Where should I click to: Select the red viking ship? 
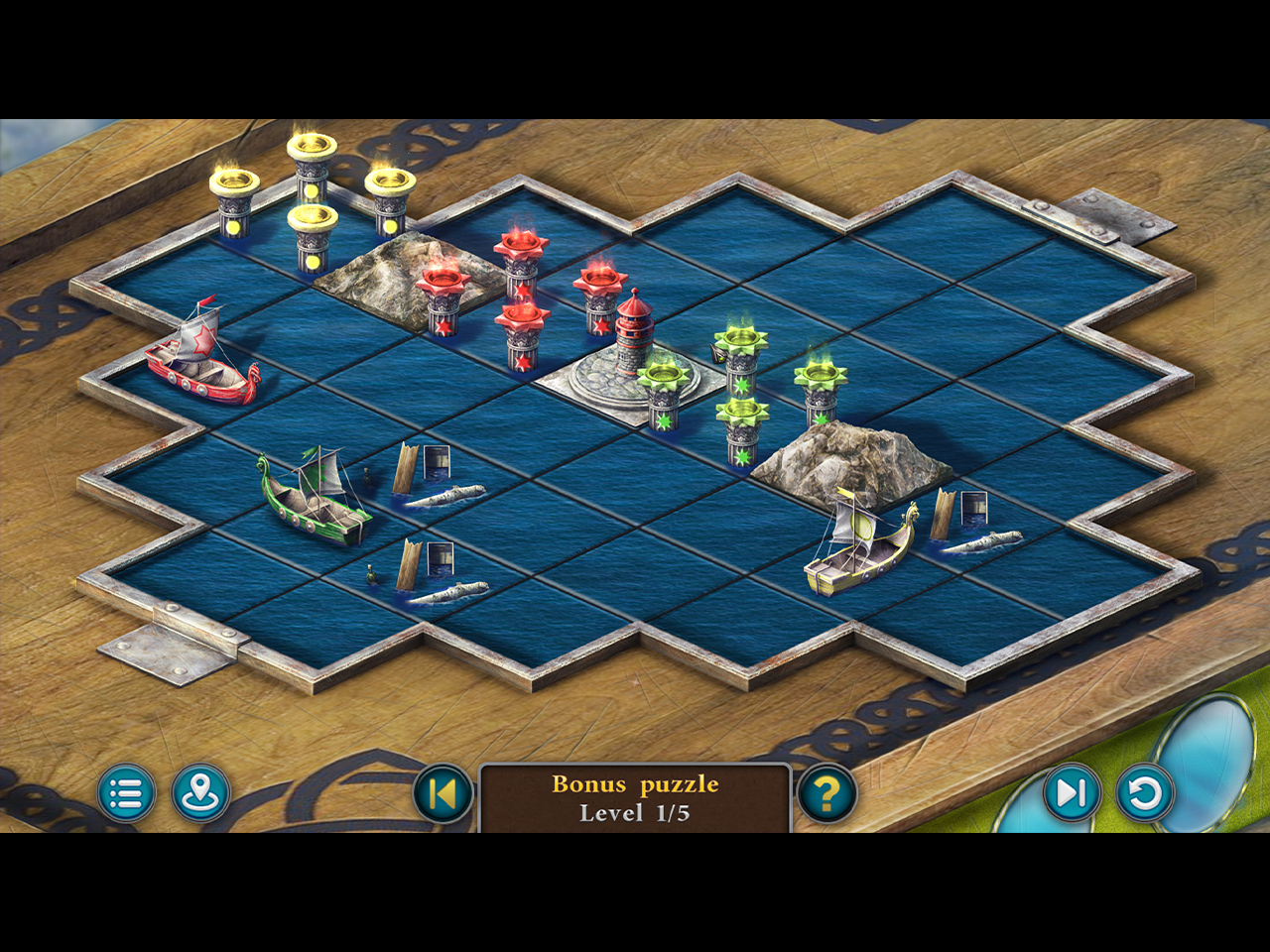pos(200,359)
